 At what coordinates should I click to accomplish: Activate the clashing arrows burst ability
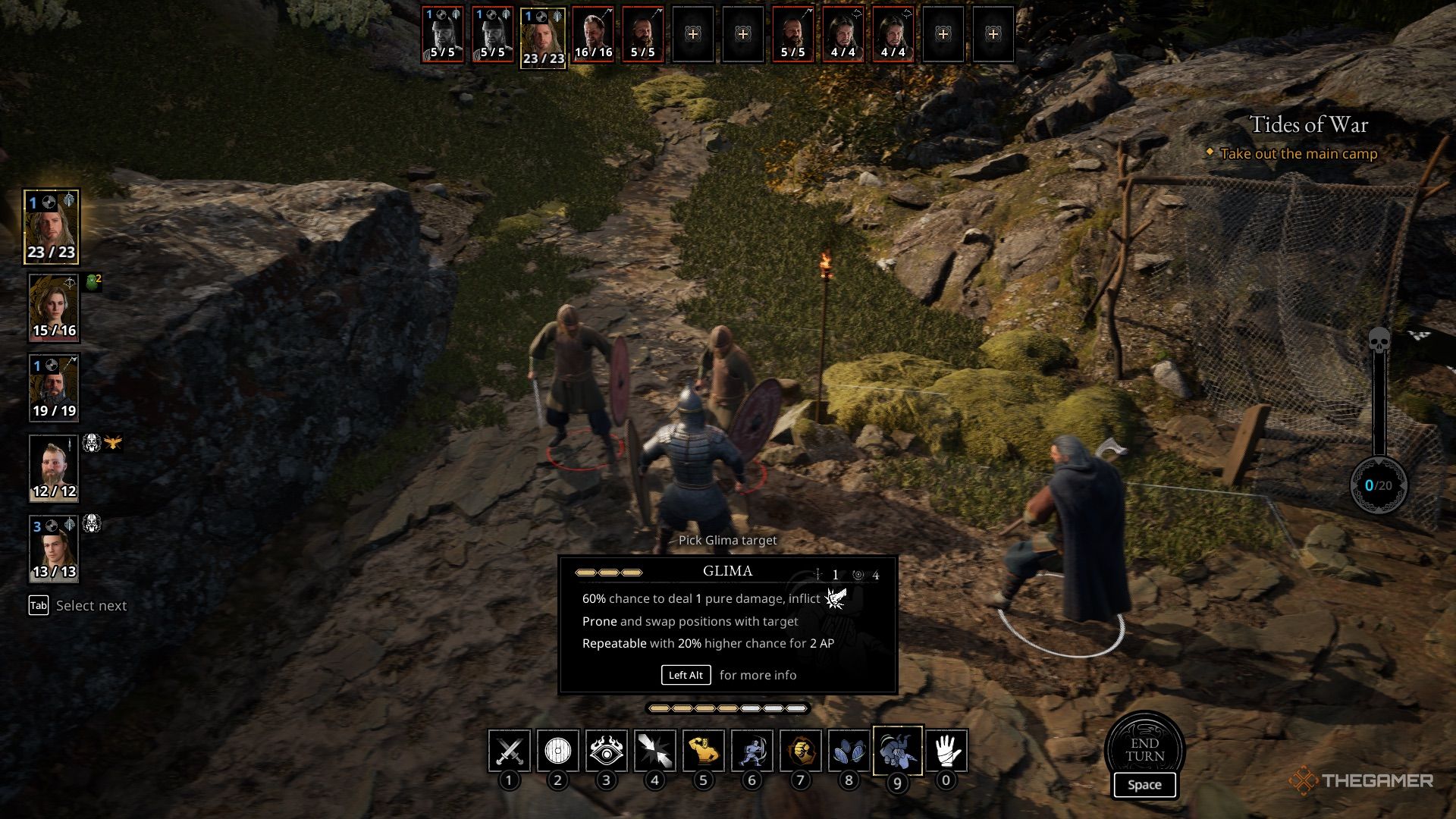pos(654,751)
